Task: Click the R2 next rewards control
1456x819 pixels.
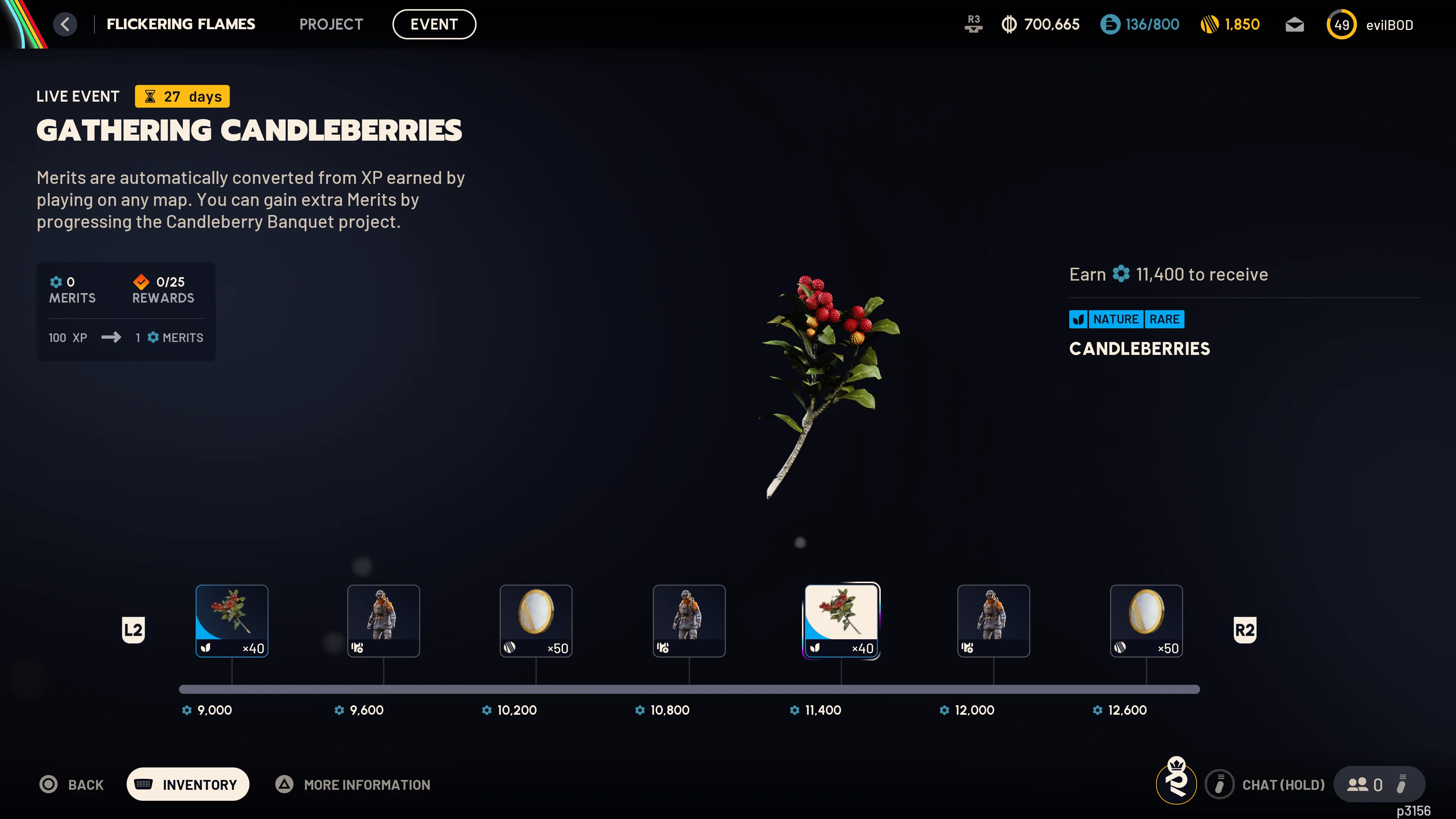Action: (1245, 629)
